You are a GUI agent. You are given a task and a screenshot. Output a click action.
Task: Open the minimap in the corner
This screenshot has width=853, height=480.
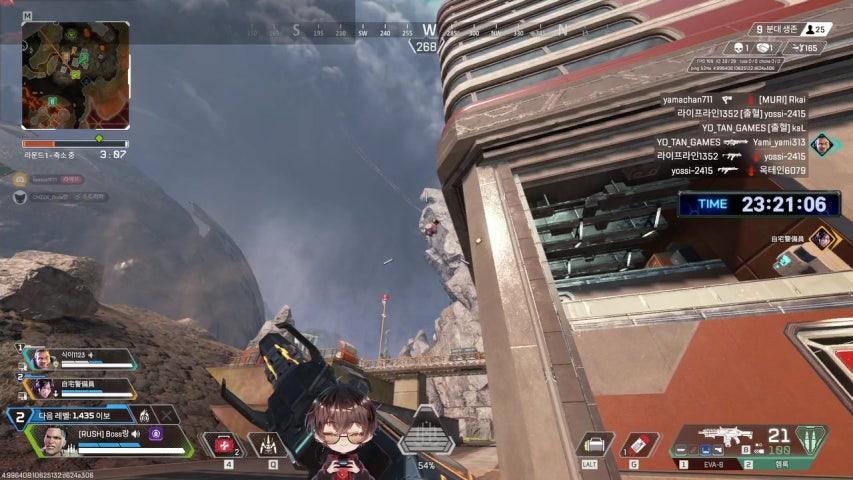coord(76,76)
